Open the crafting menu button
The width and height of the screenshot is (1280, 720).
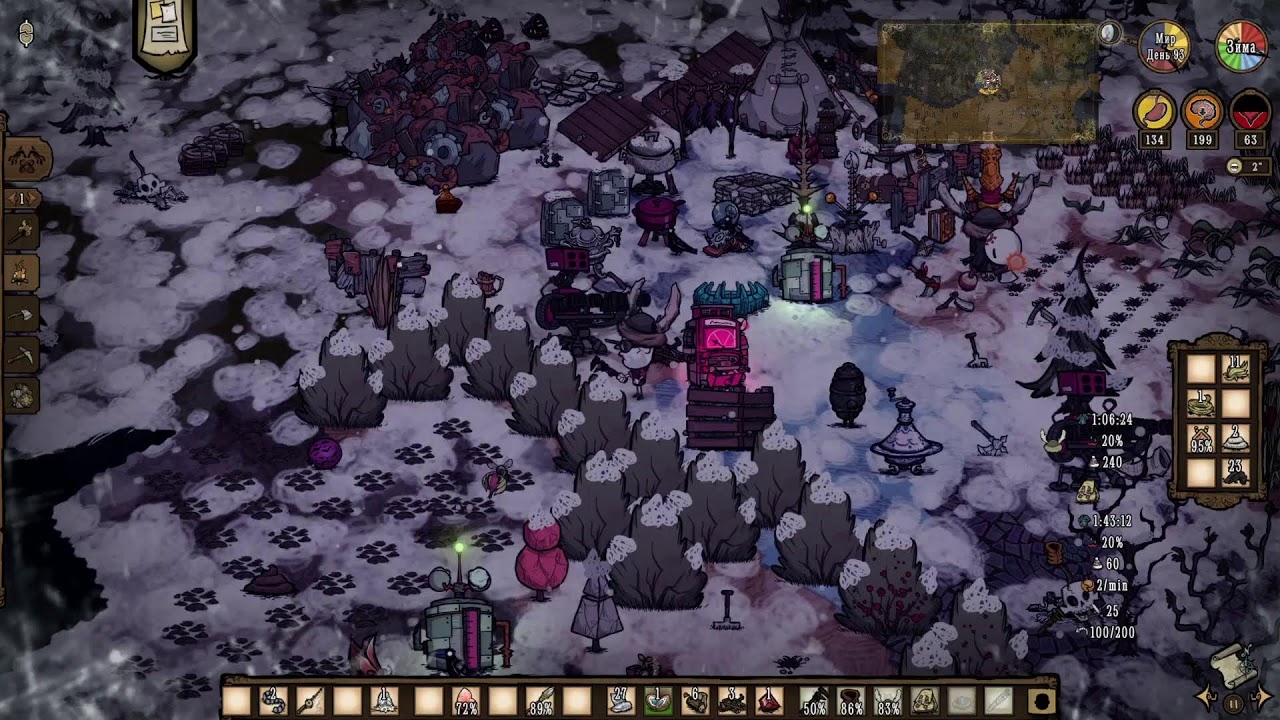tap(27, 158)
